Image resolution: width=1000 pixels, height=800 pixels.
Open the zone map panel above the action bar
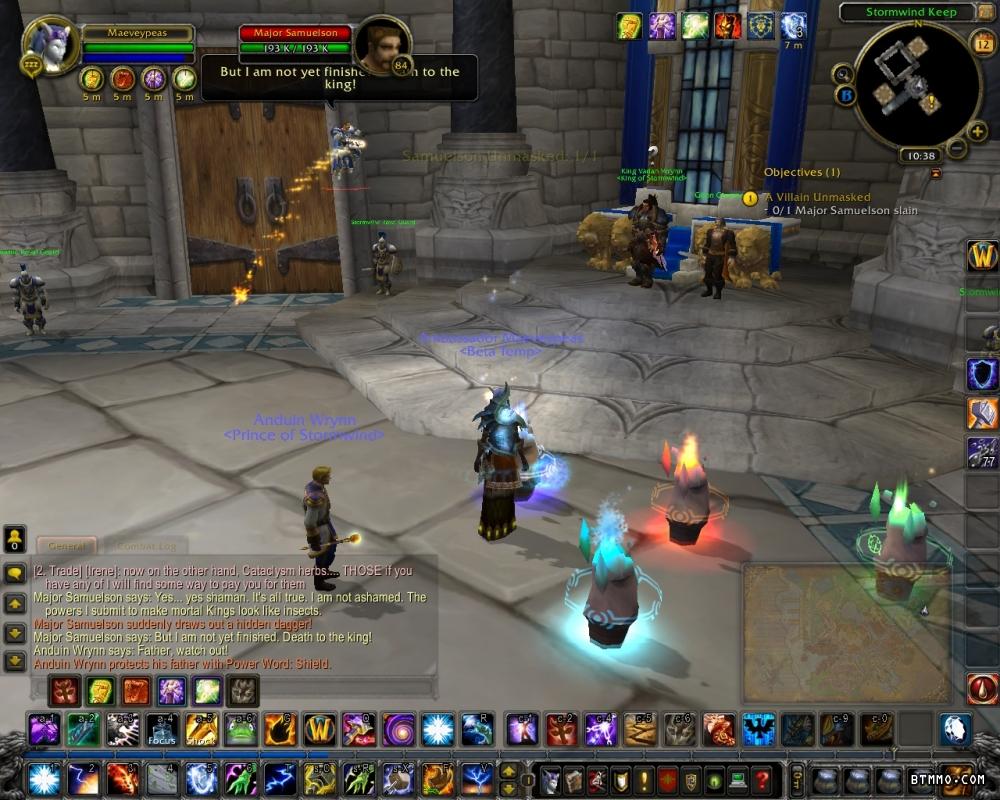[x=846, y=632]
